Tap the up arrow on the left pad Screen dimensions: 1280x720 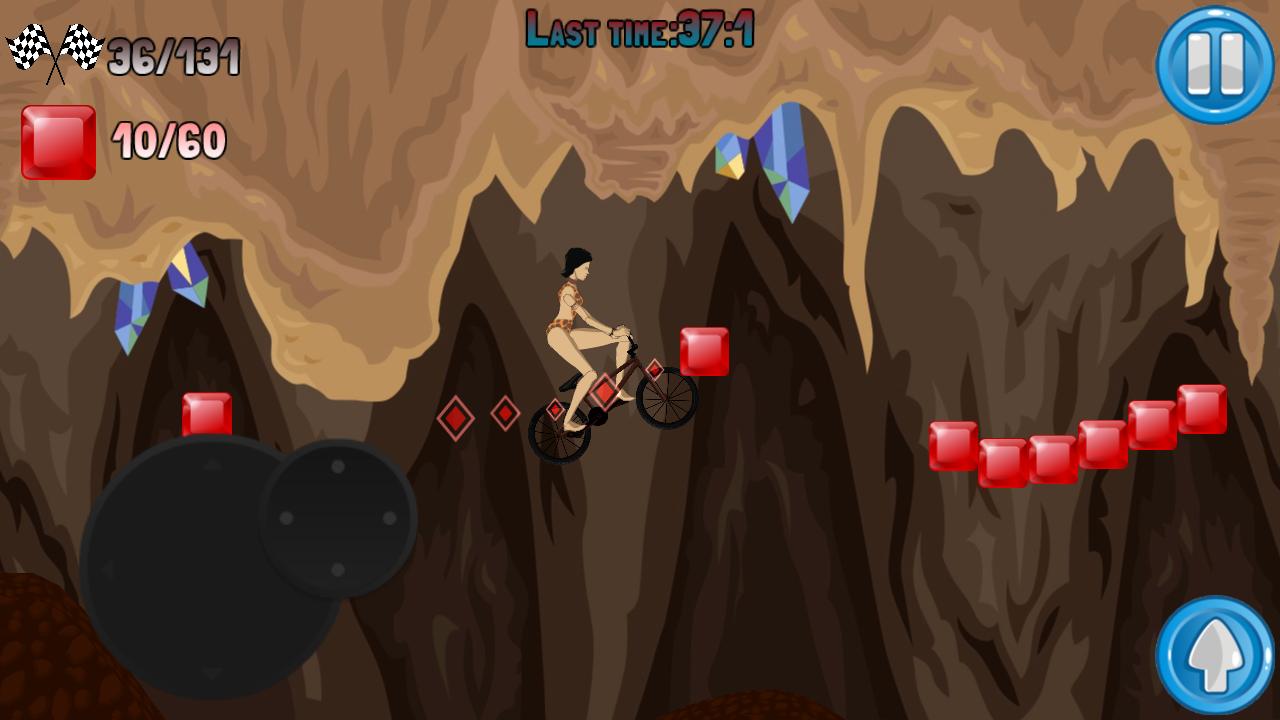[210, 465]
